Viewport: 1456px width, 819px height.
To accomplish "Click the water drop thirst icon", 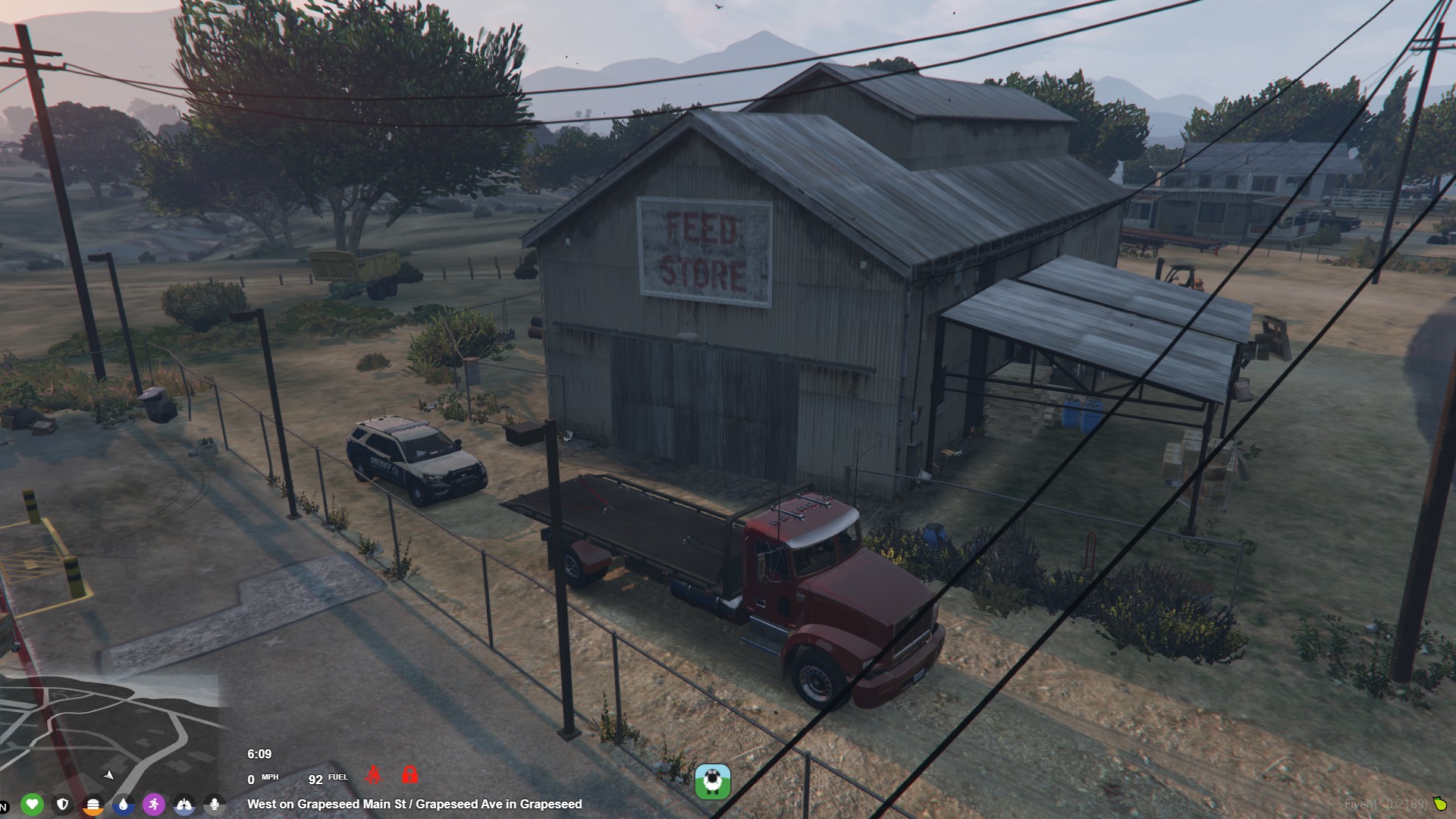I will pos(123,804).
